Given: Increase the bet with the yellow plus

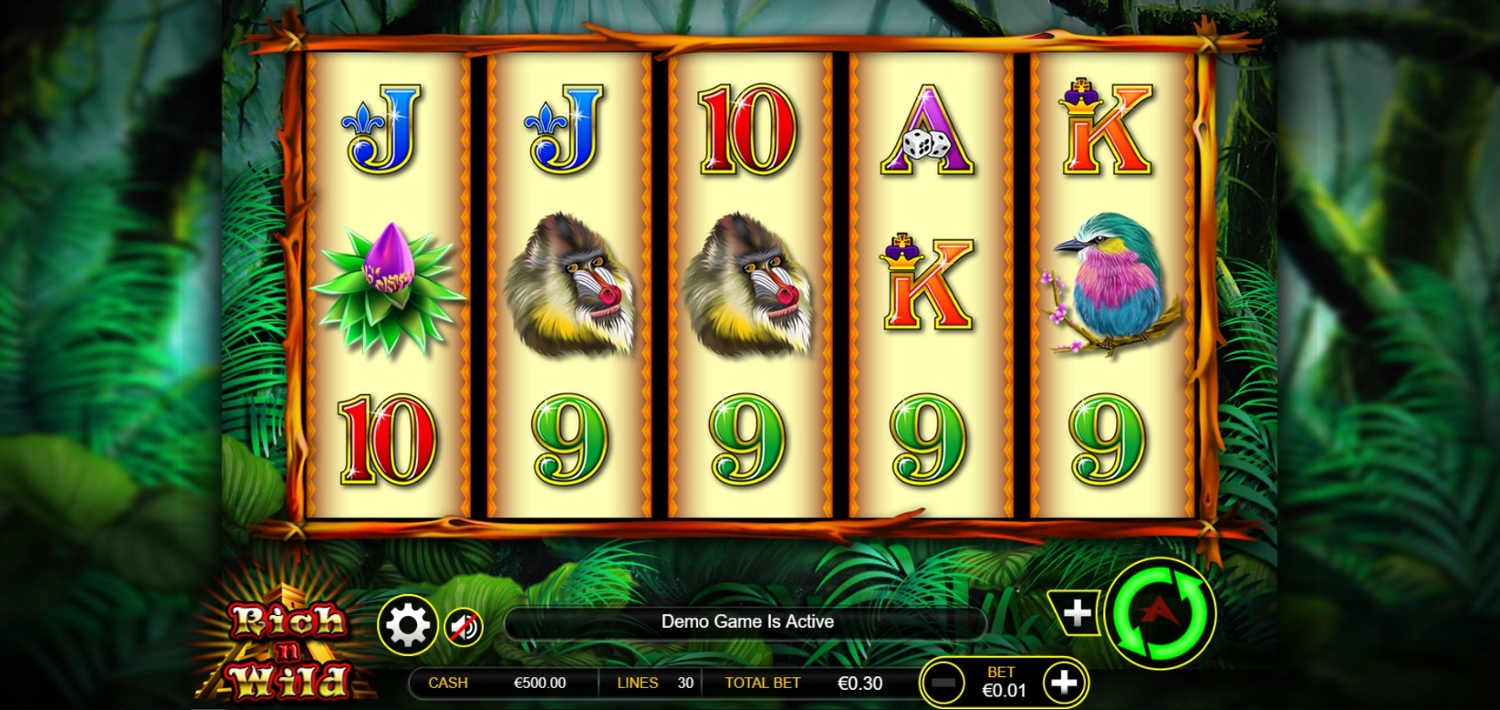Looking at the screenshot, I should [1064, 683].
